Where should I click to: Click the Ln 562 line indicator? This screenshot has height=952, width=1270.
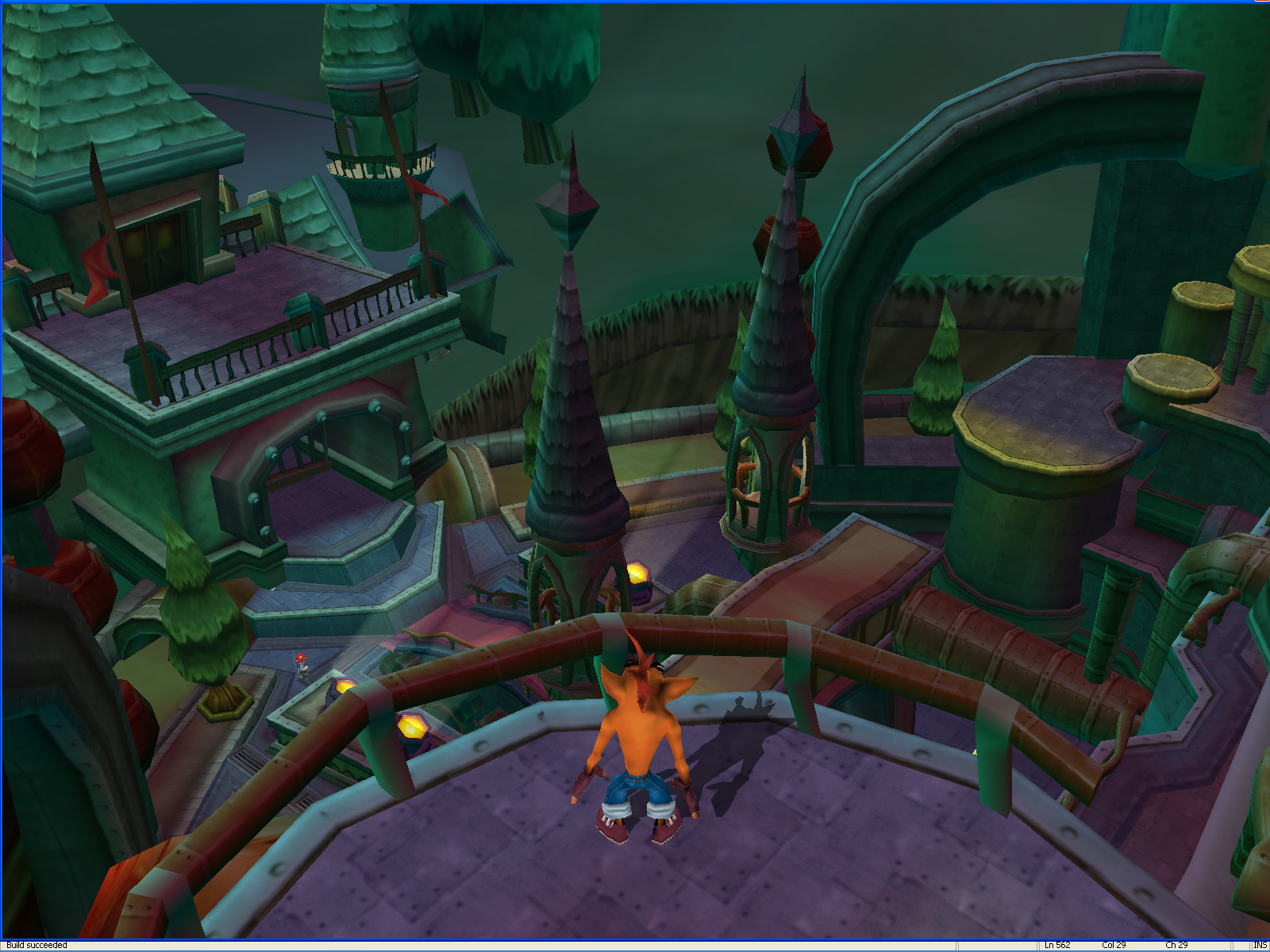point(1059,944)
